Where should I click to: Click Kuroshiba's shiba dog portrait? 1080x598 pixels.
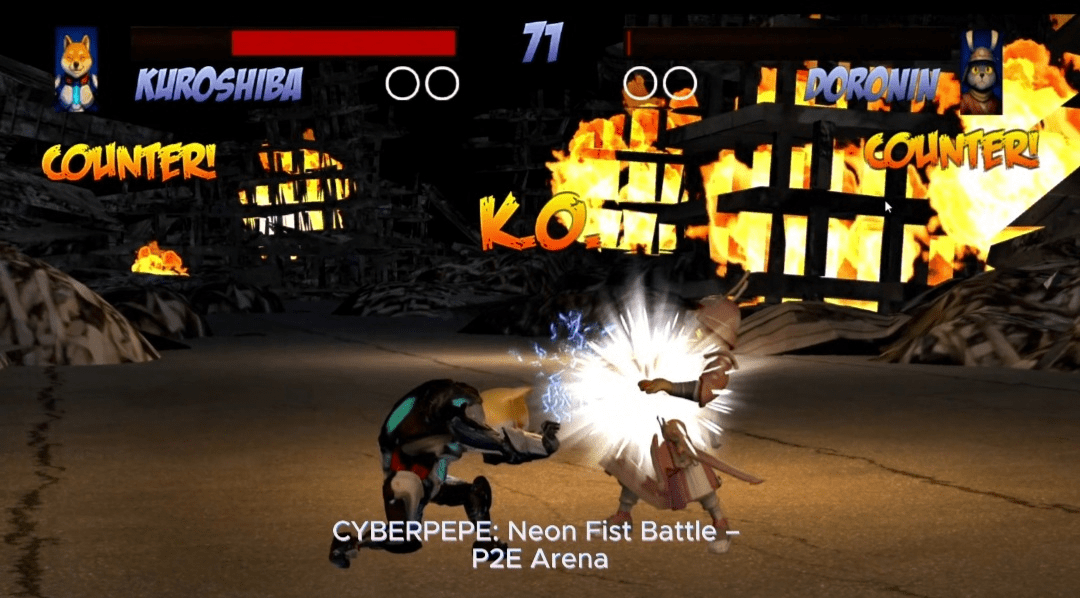coord(76,68)
